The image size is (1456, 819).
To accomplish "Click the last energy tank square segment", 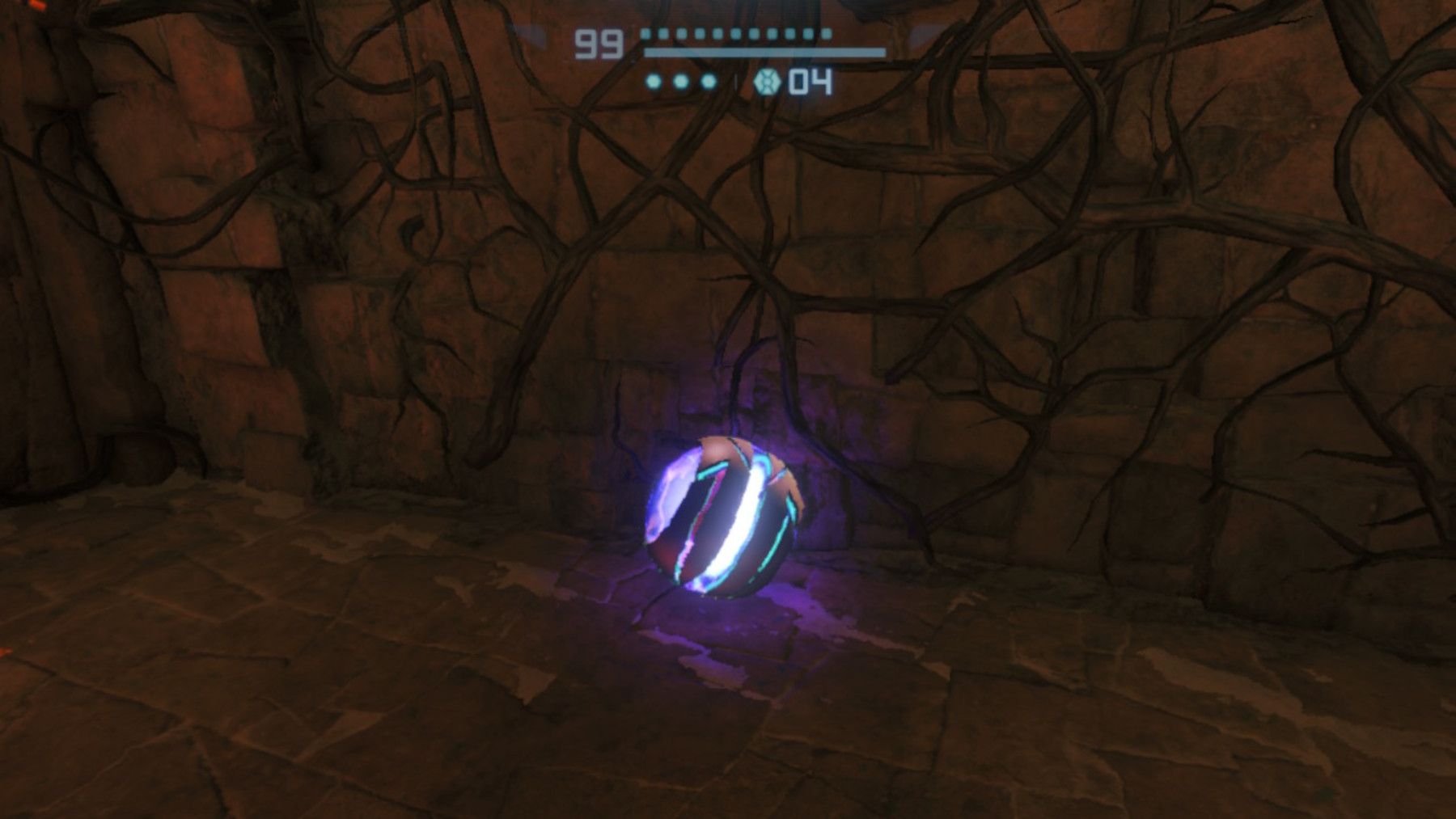I will pos(826,35).
